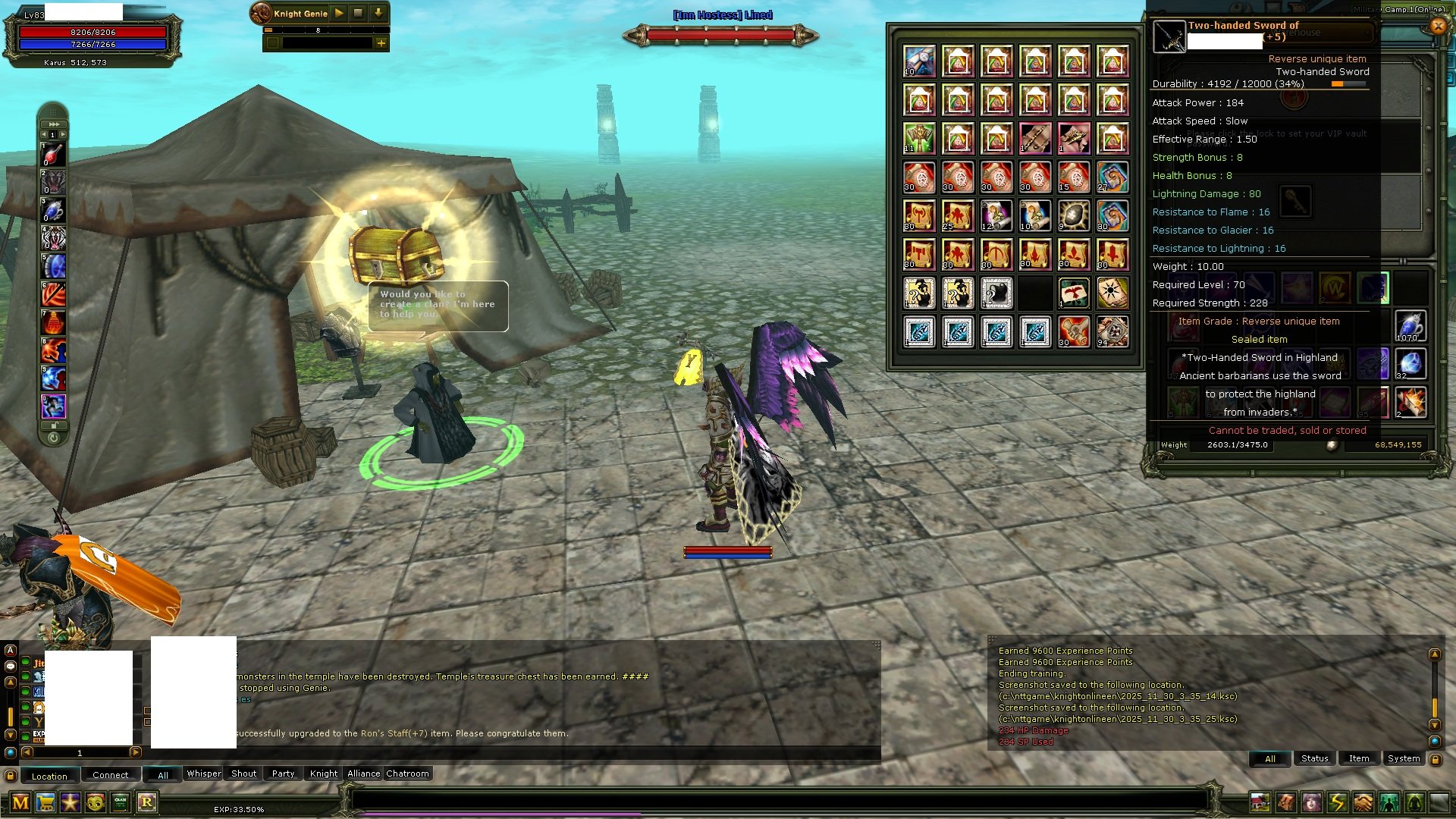Select the red bird flag item slot
1456x819 pixels.
1074,293
